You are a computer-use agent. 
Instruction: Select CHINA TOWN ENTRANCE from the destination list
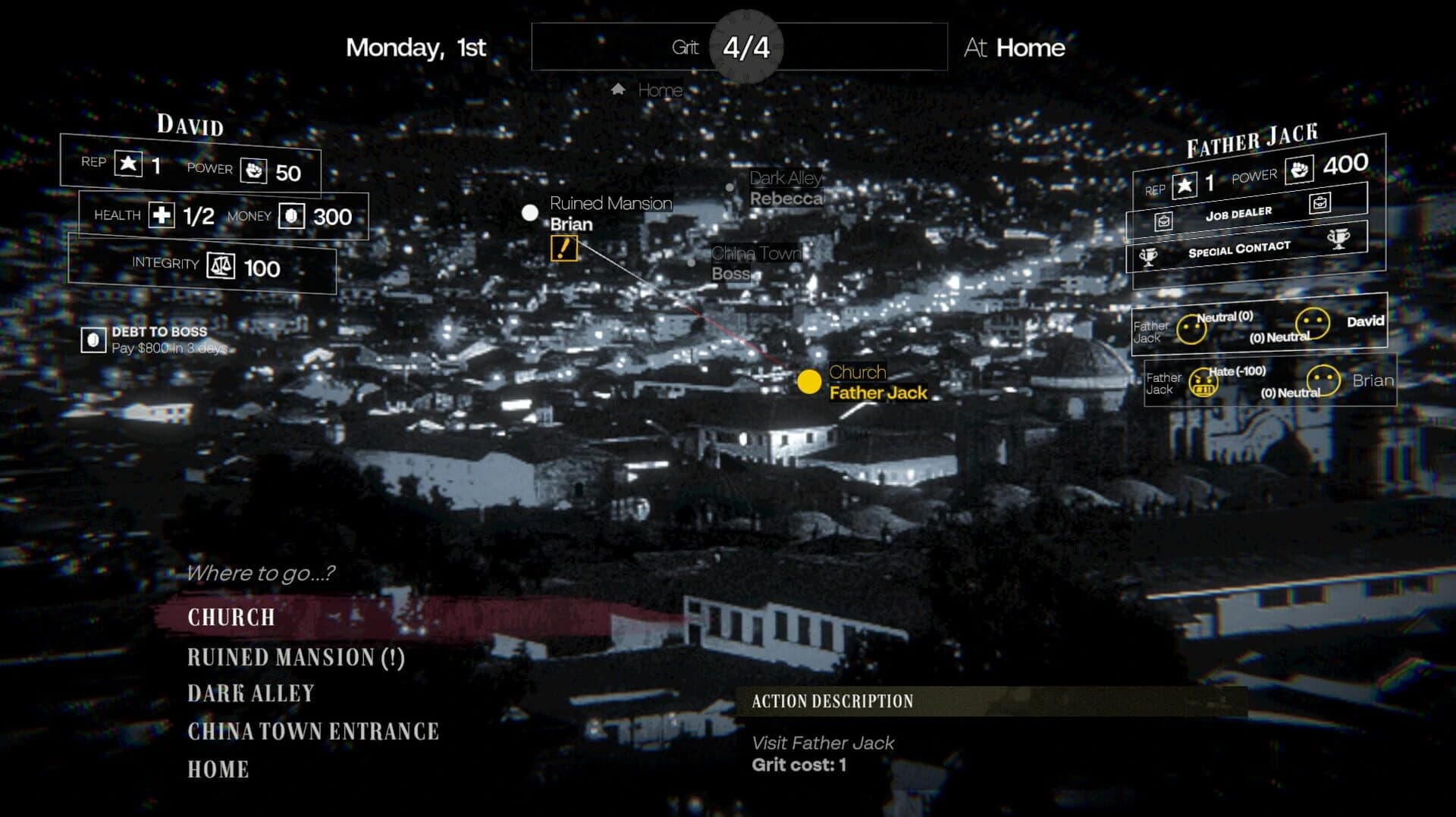[x=313, y=731]
